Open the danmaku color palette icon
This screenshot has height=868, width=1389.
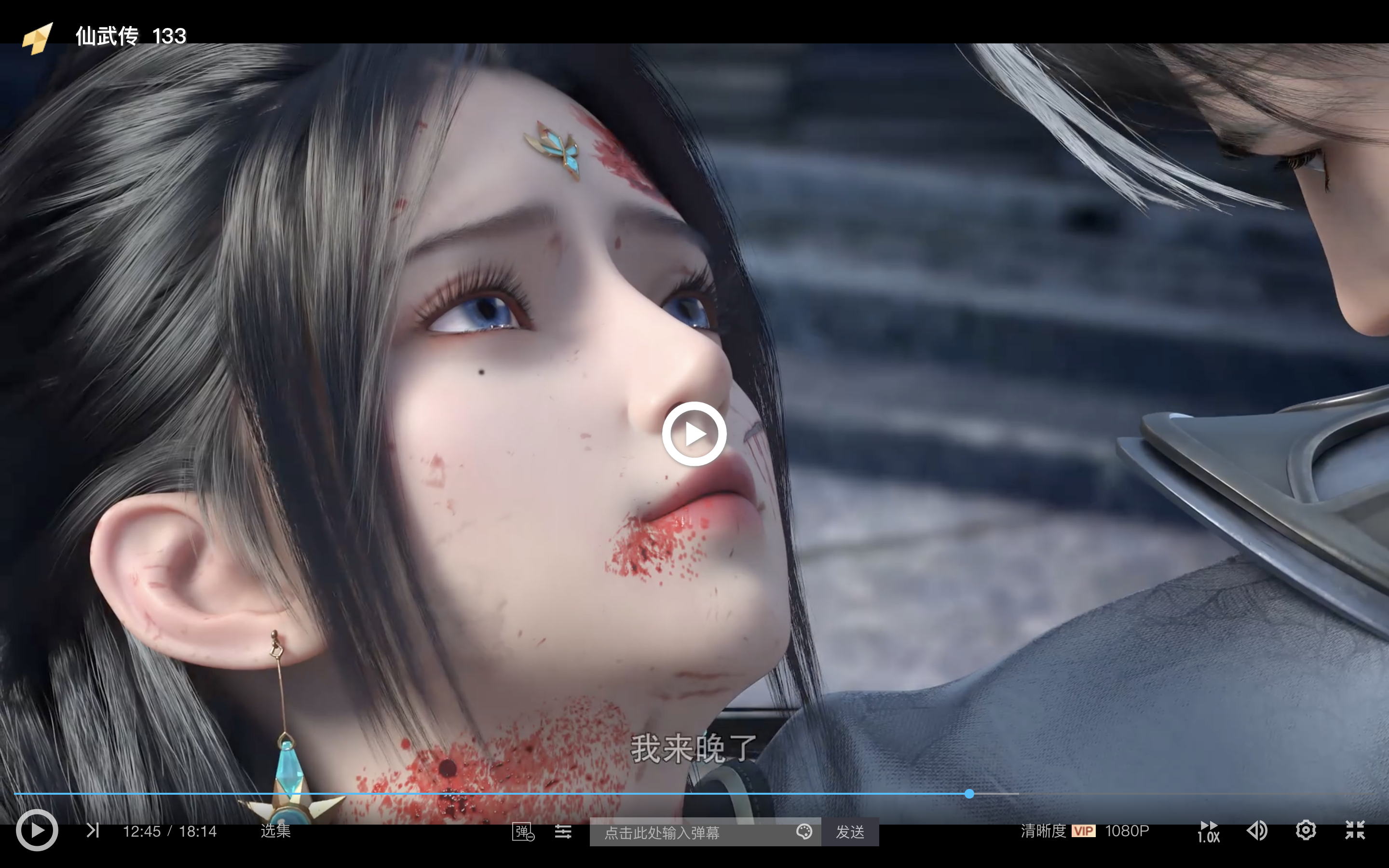click(x=804, y=832)
